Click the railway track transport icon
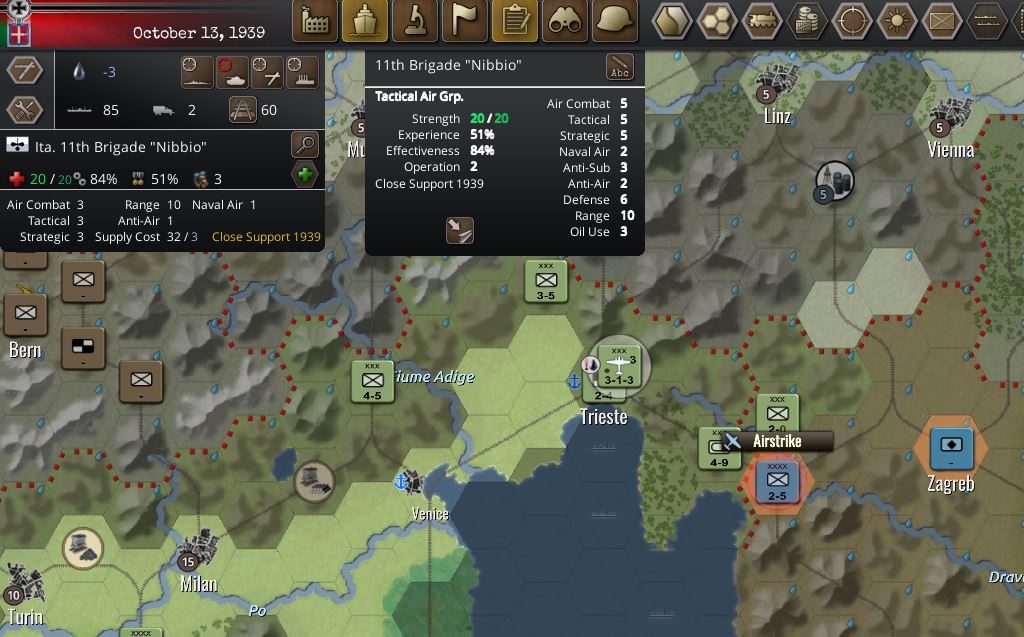The height and width of the screenshot is (637, 1024). click(243, 109)
